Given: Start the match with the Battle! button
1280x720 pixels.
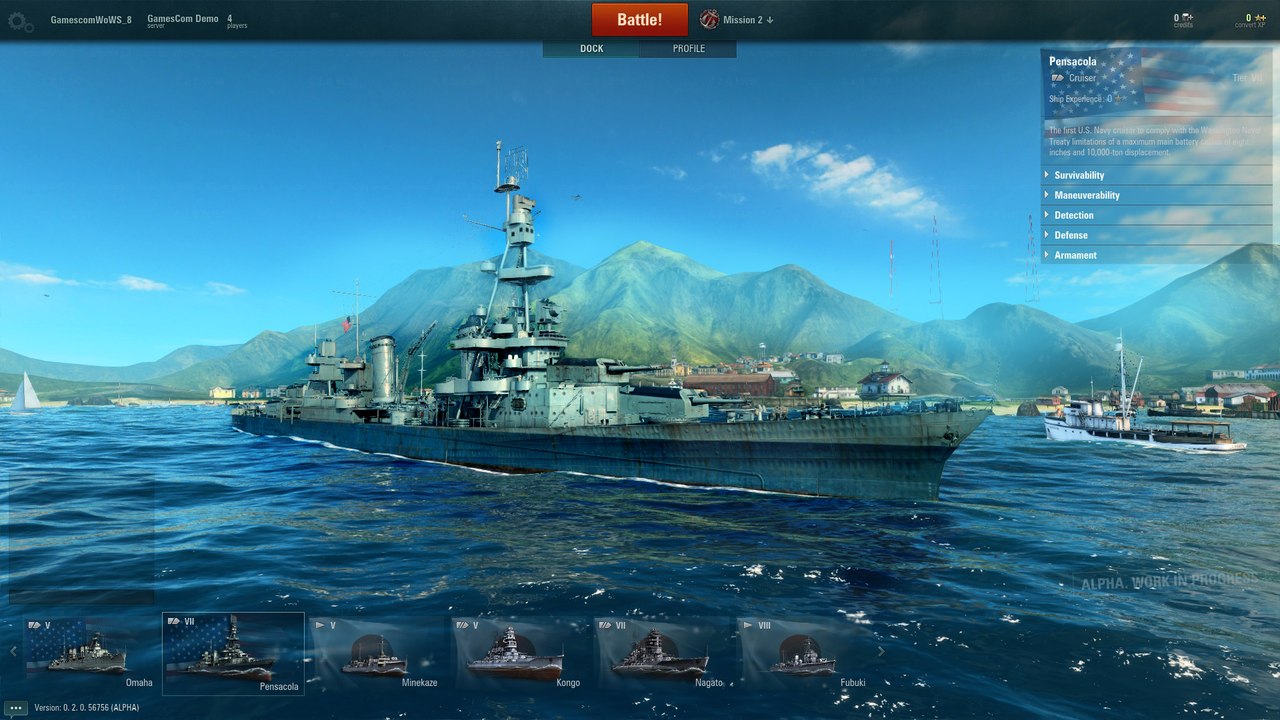Looking at the screenshot, I should click(x=639, y=20).
